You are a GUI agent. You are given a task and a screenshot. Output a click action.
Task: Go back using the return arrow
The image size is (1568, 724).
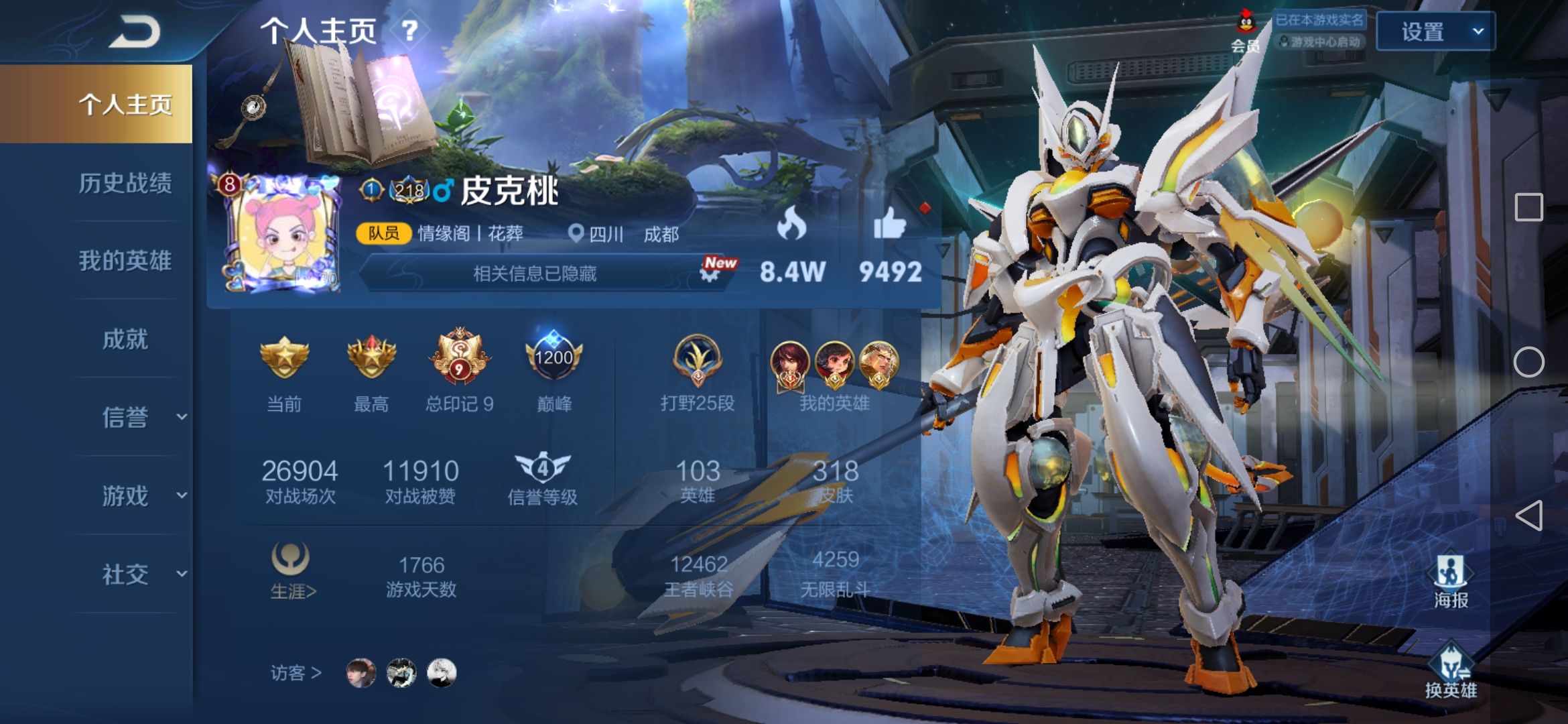tap(134, 32)
